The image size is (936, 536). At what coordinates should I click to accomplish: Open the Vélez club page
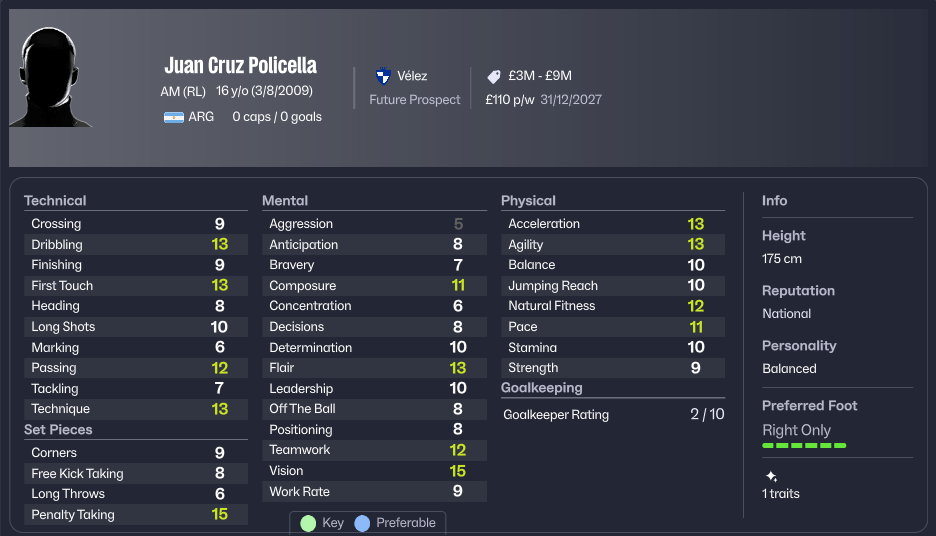pos(411,76)
